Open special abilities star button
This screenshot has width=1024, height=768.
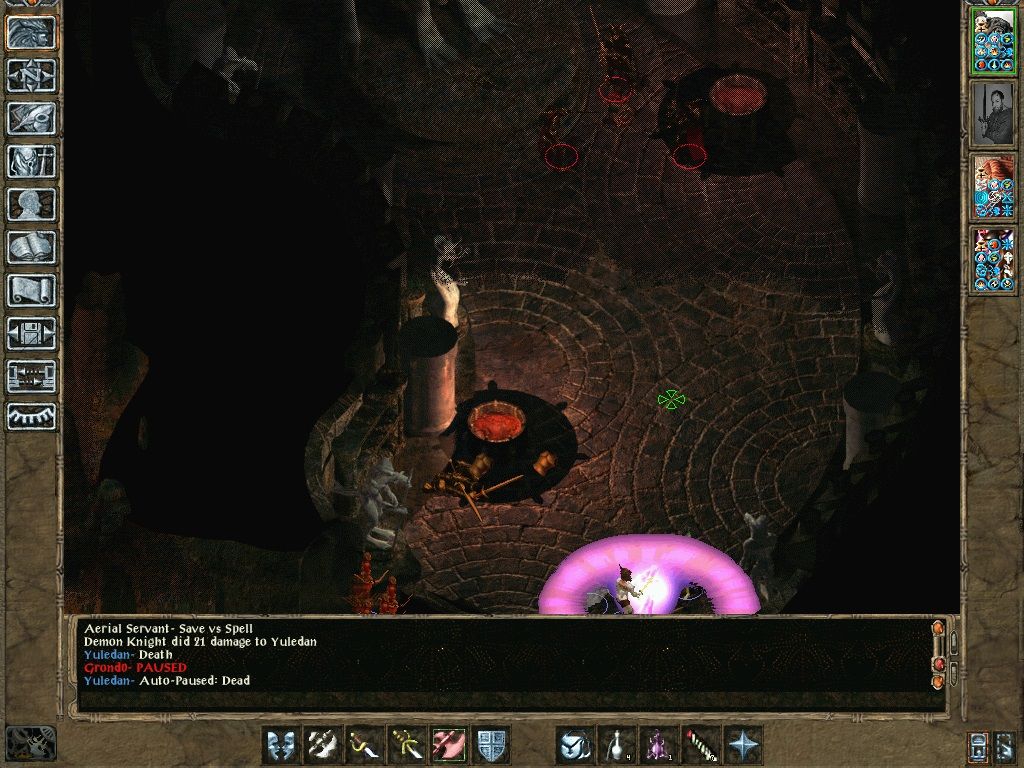(x=743, y=745)
